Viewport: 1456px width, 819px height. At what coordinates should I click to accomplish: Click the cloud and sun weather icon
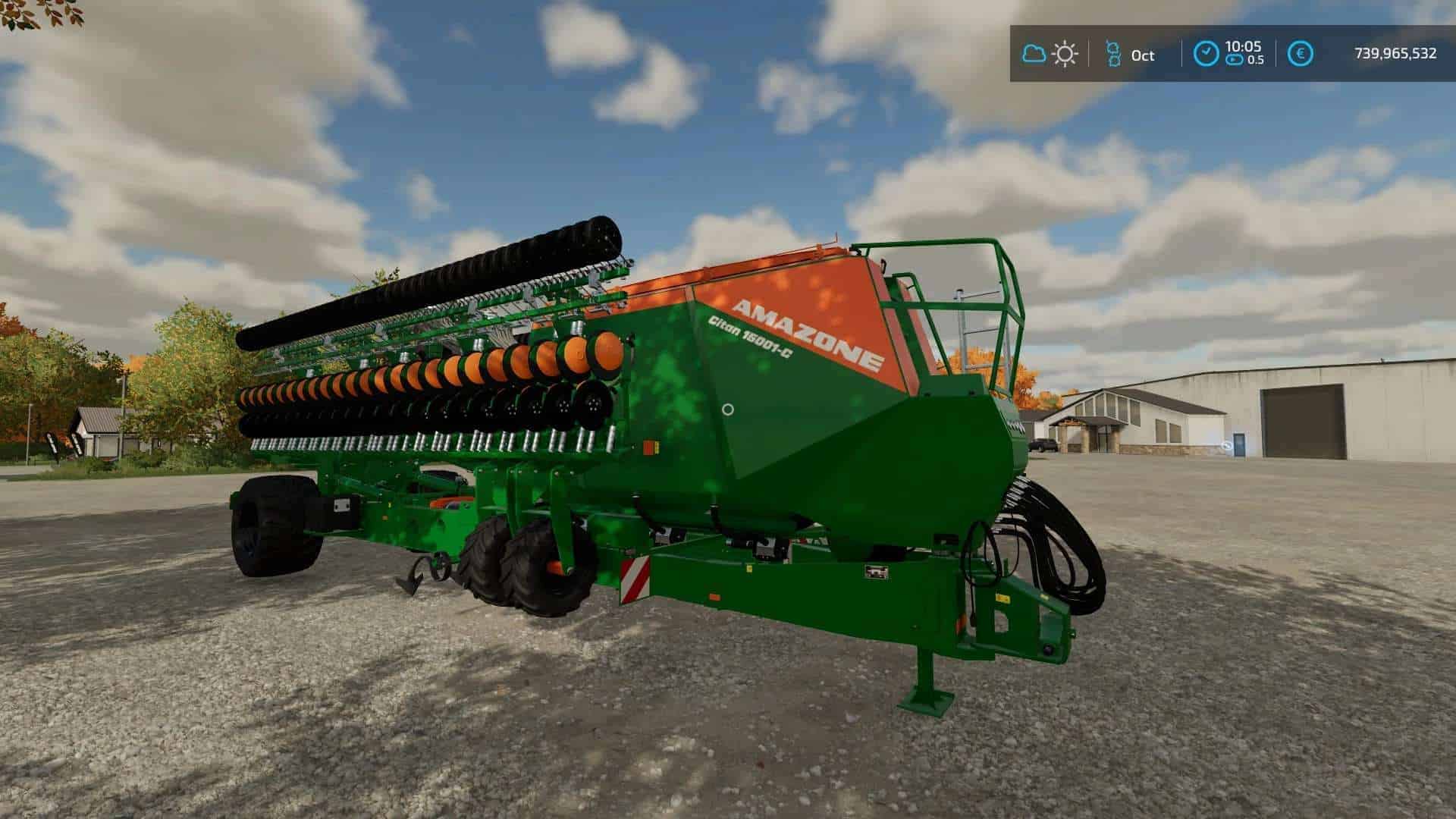[x=1050, y=54]
